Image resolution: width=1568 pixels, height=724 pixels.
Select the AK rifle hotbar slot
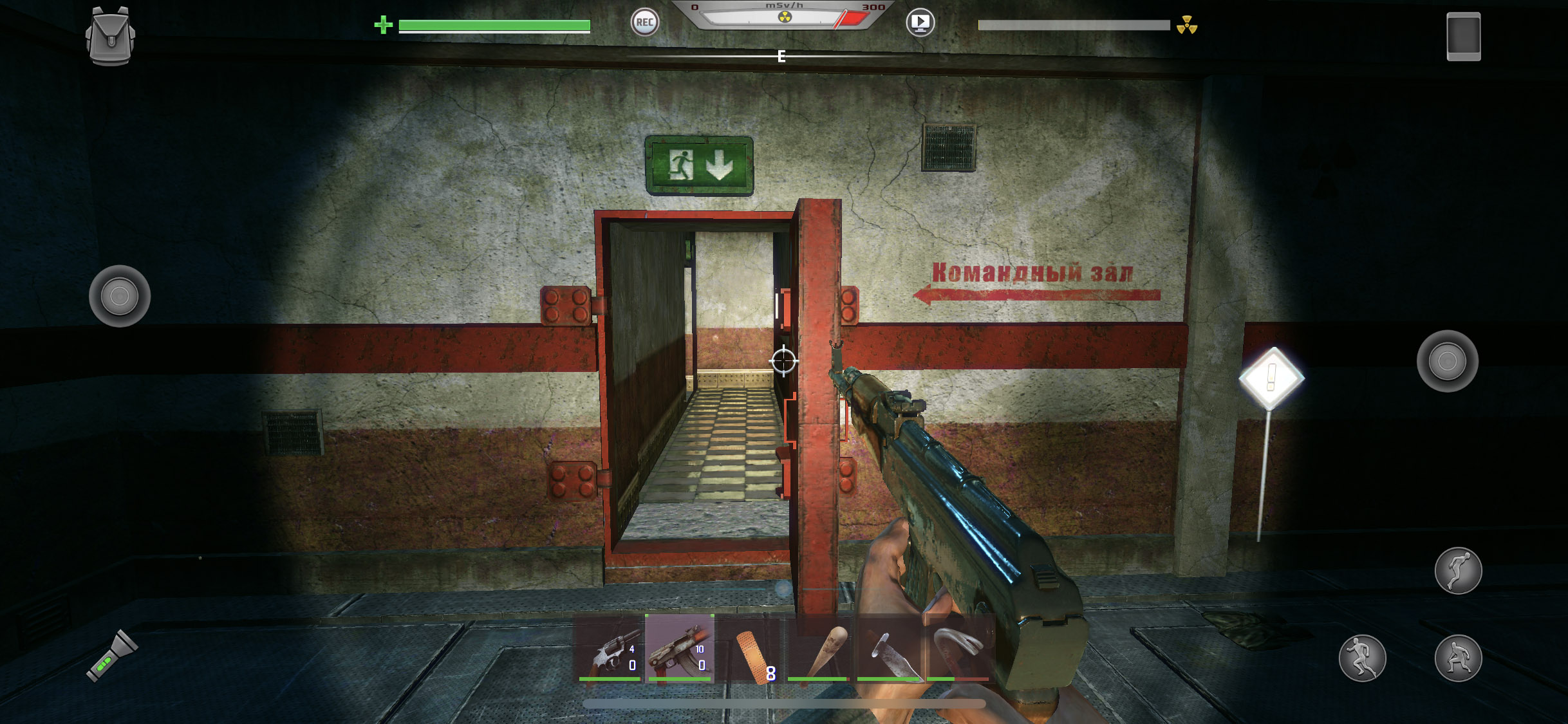(680, 649)
